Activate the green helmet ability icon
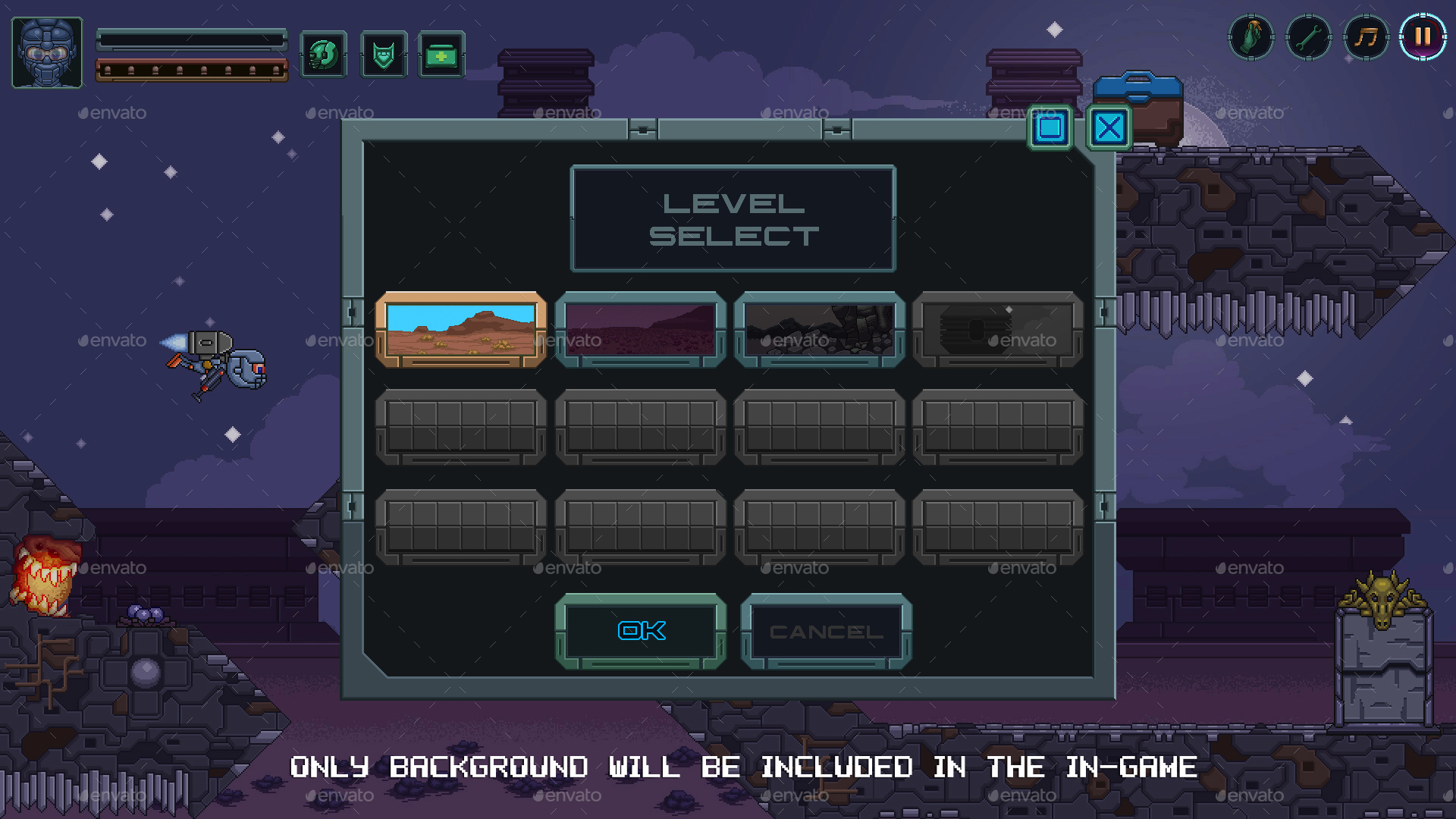 tap(323, 55)
